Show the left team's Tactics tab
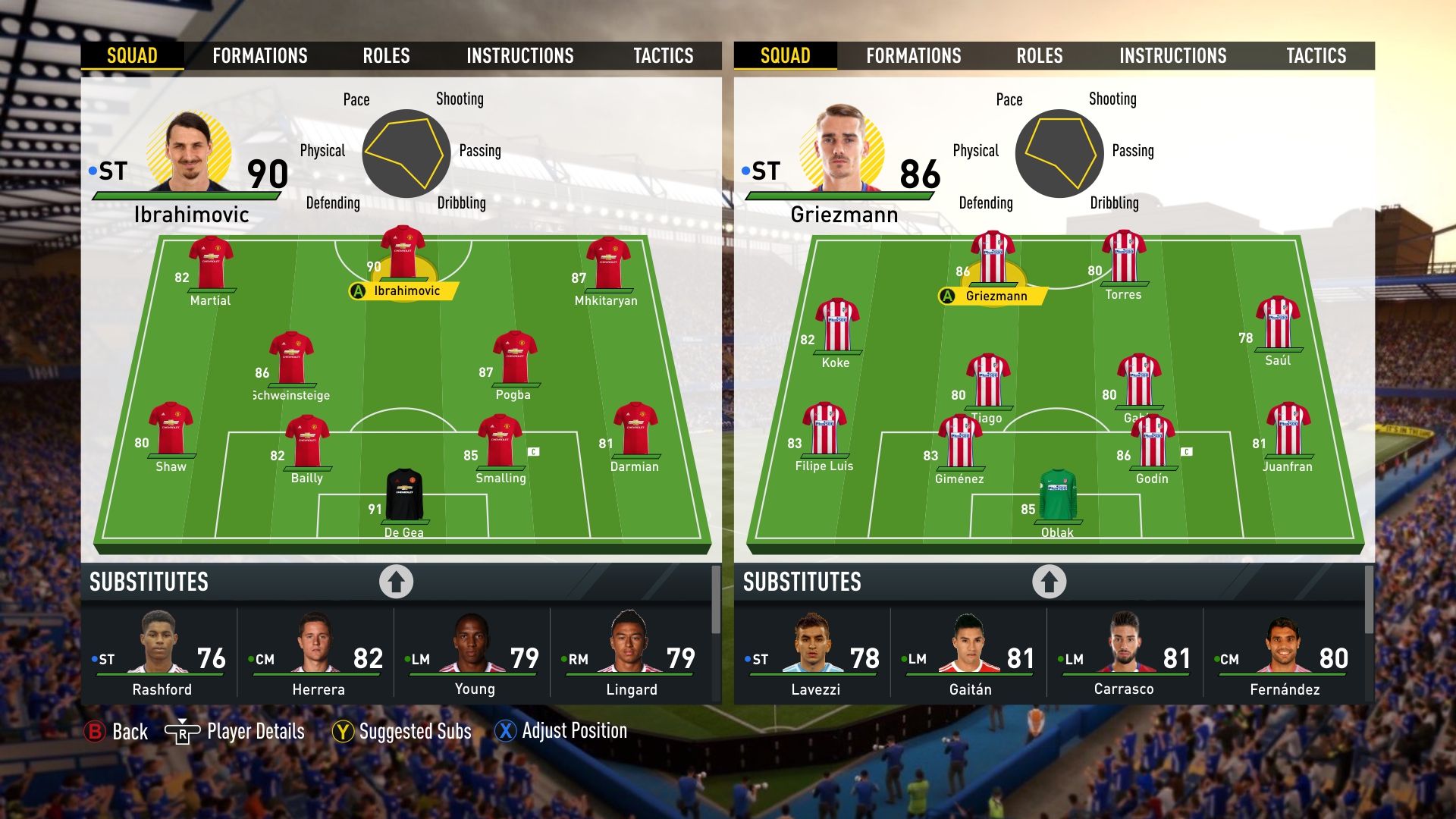Screen dimensions: 1456x819 click(x=663, y=56)
